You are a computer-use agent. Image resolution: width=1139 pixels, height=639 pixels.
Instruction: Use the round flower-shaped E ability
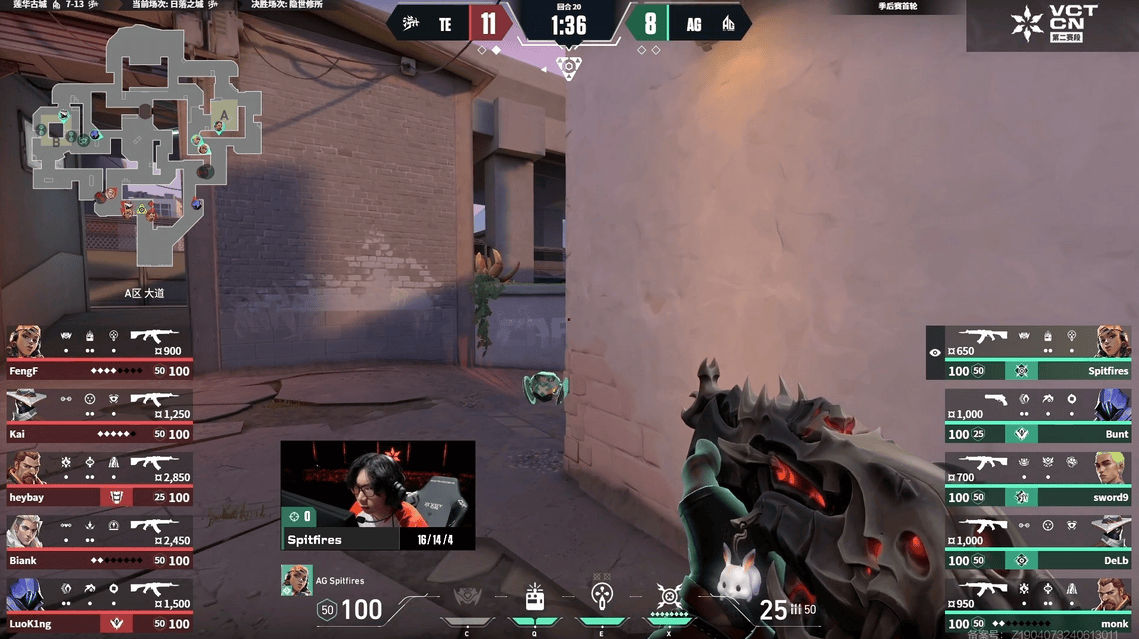[x=601, y=598]
